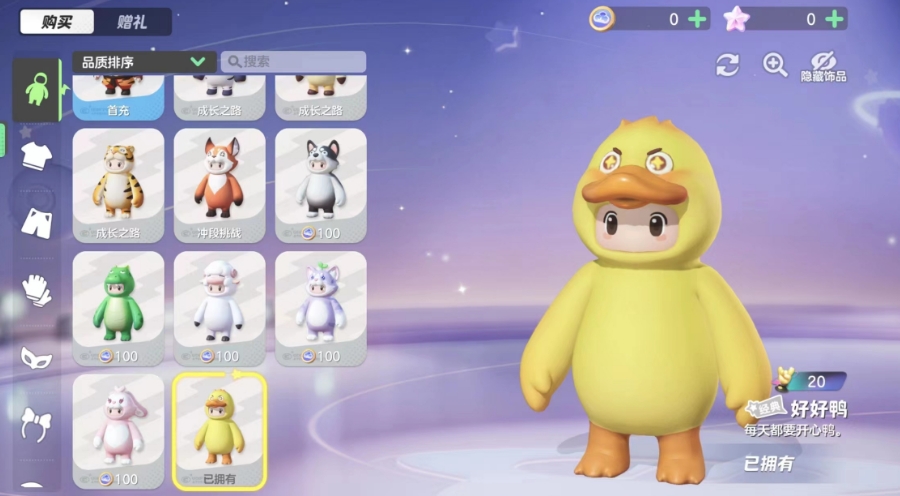The image size is (900, 496).
Task: Open the gloves category
Action: point(36,290)
